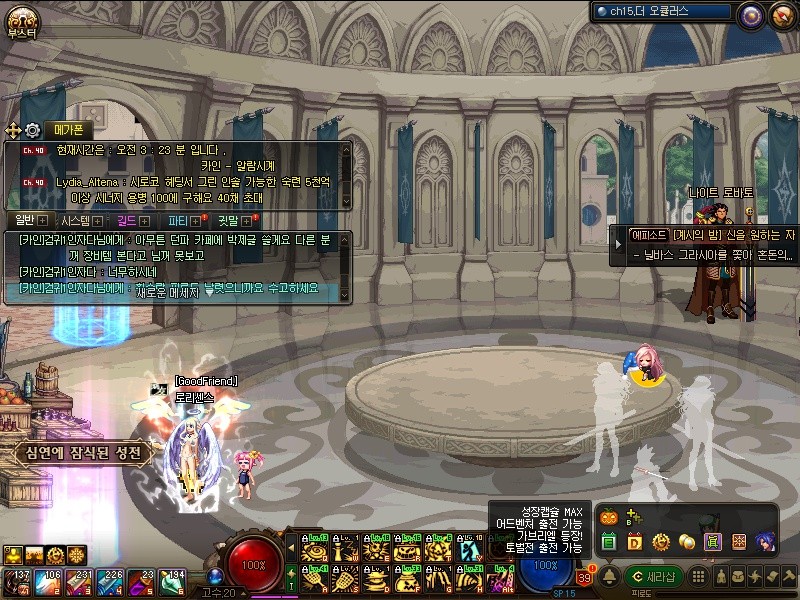800x600 pixels.
Task: Open the 세라샵 cera shop
Action: (654, 576)
